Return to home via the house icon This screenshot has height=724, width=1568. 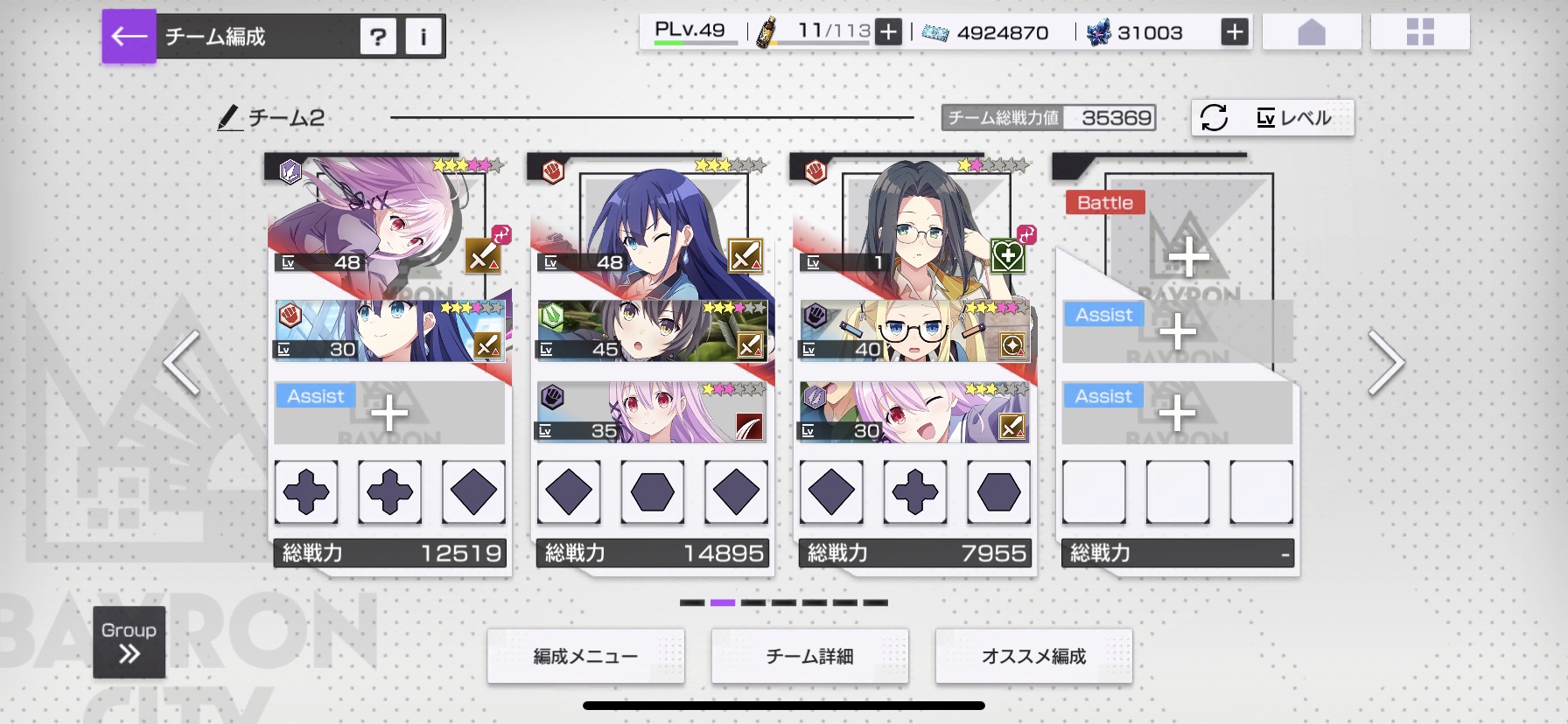click(x=1311, y=33)
